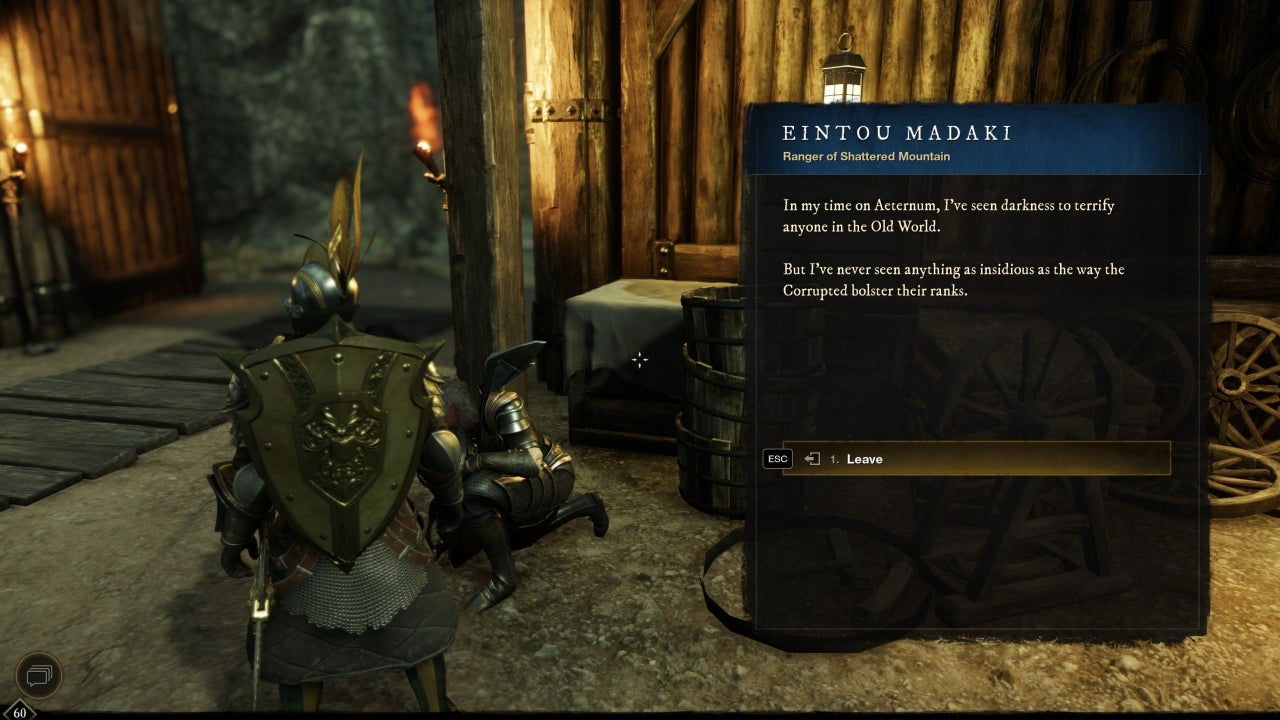Click the crosshair reticle at screen center
1280x720 pixels.
click(639, 359)
